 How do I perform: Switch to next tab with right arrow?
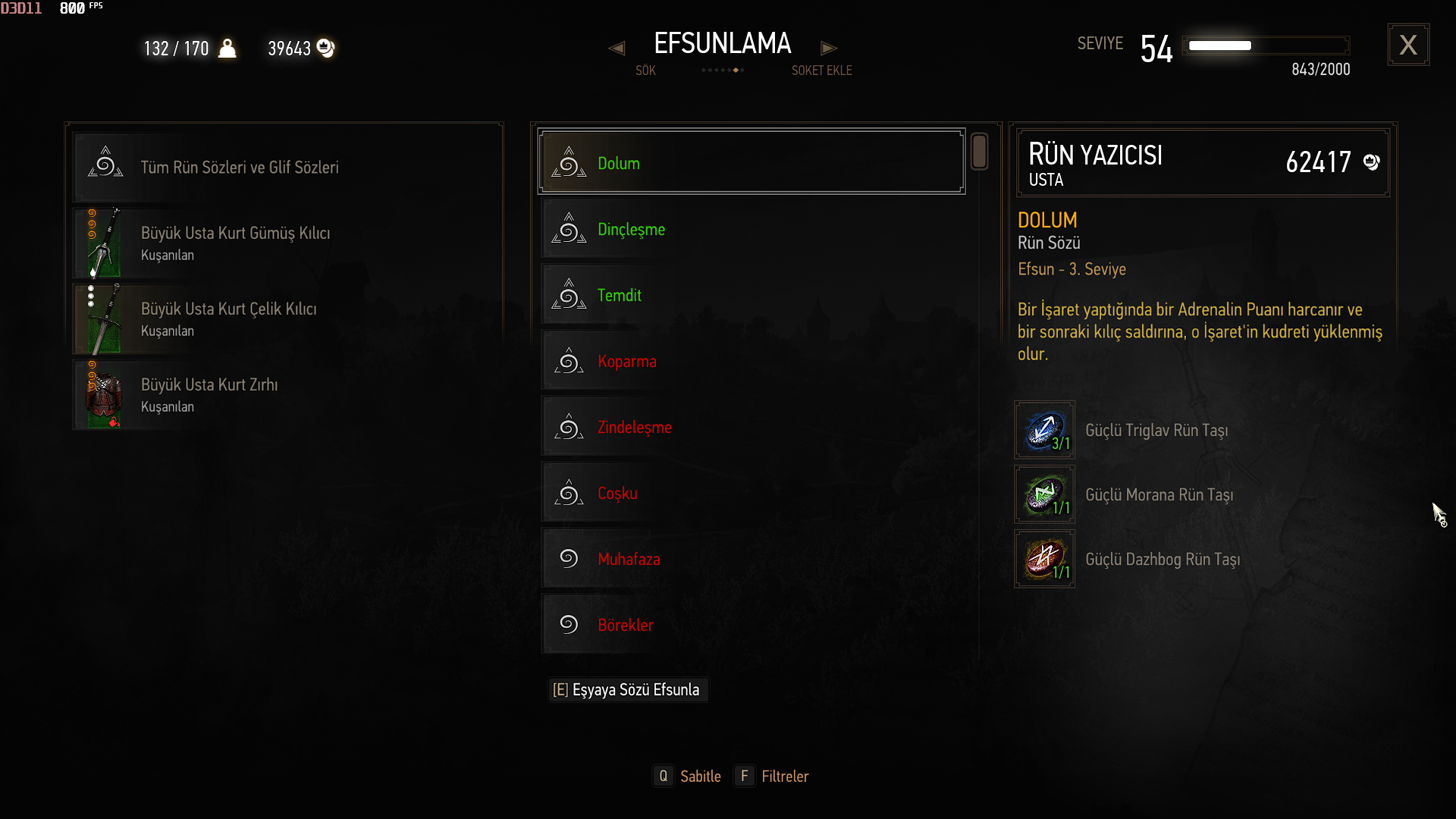tap(829, 49)
